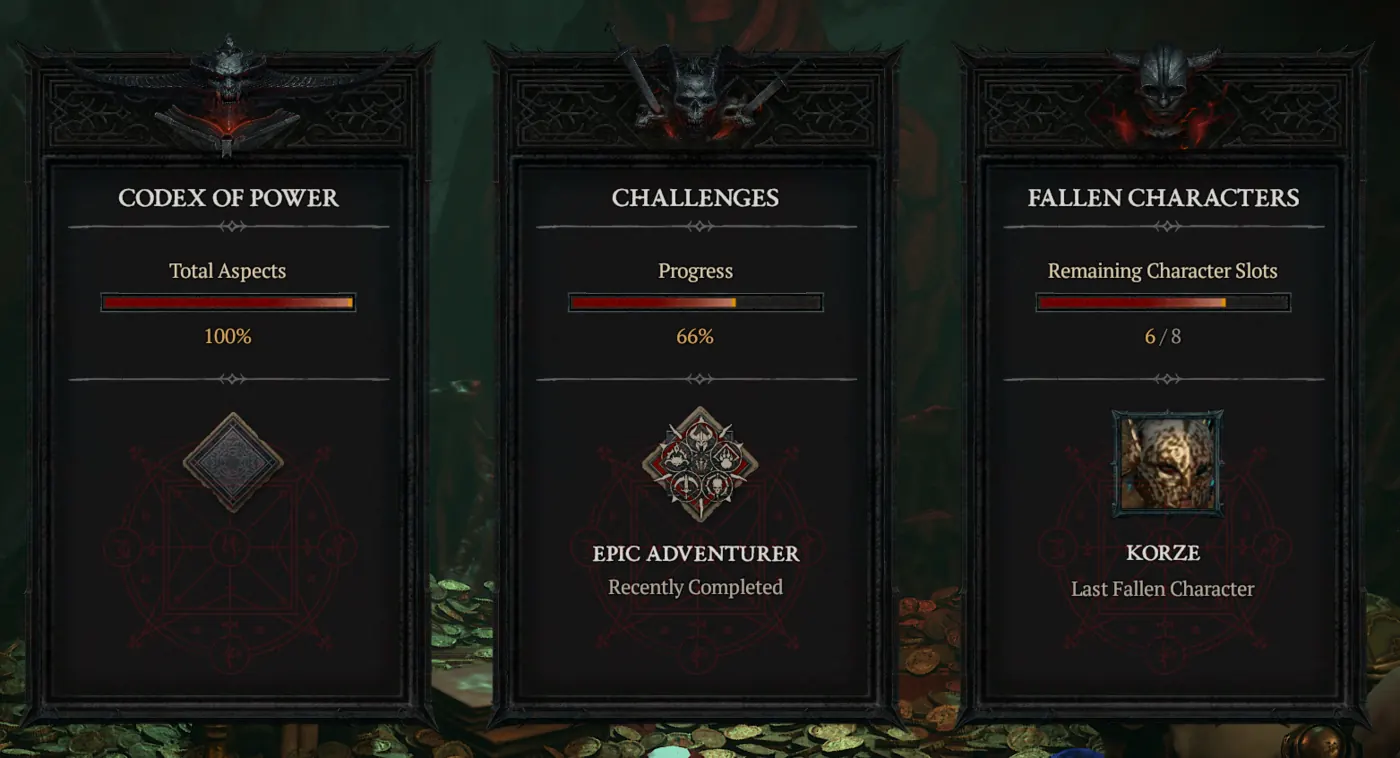
Task: Open the Epic Adventurer achievement emblem
Action: tap(694, 462)
